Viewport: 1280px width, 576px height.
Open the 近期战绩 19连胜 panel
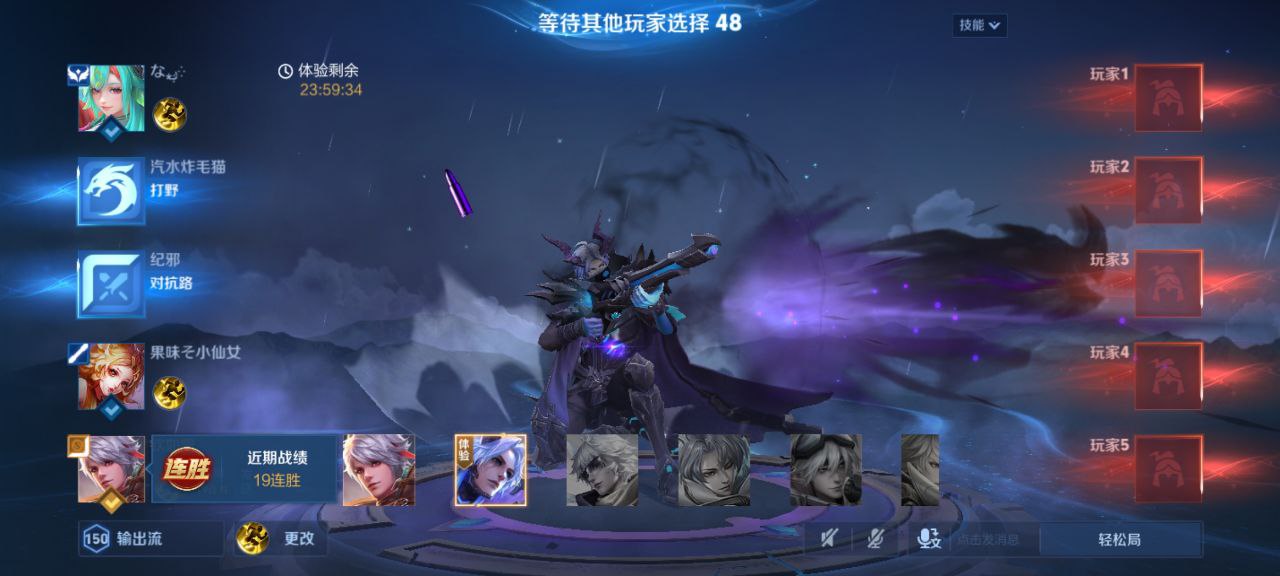pos(245,470)
